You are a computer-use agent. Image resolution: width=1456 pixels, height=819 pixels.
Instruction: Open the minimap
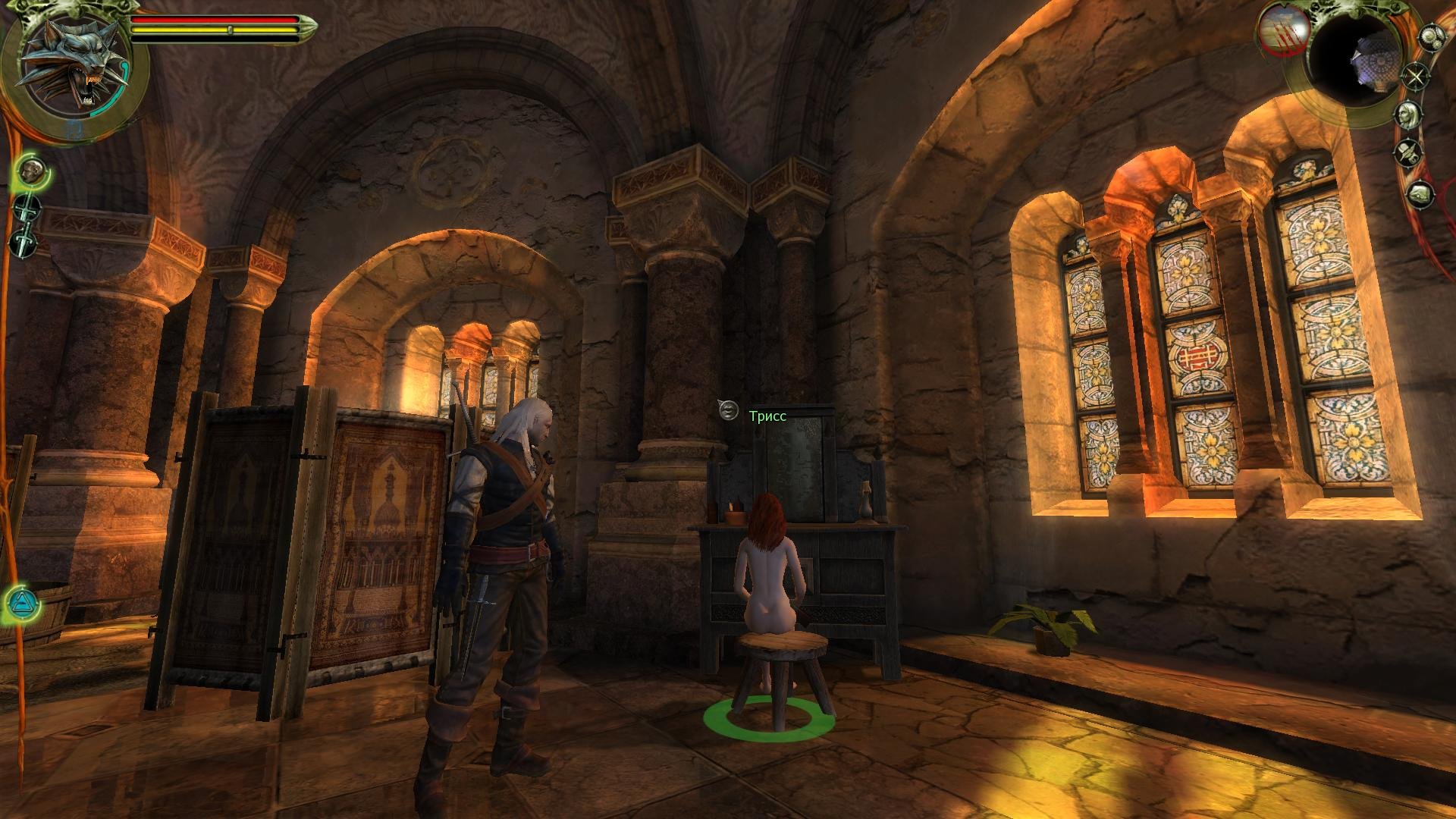(x=1357, y=61)
